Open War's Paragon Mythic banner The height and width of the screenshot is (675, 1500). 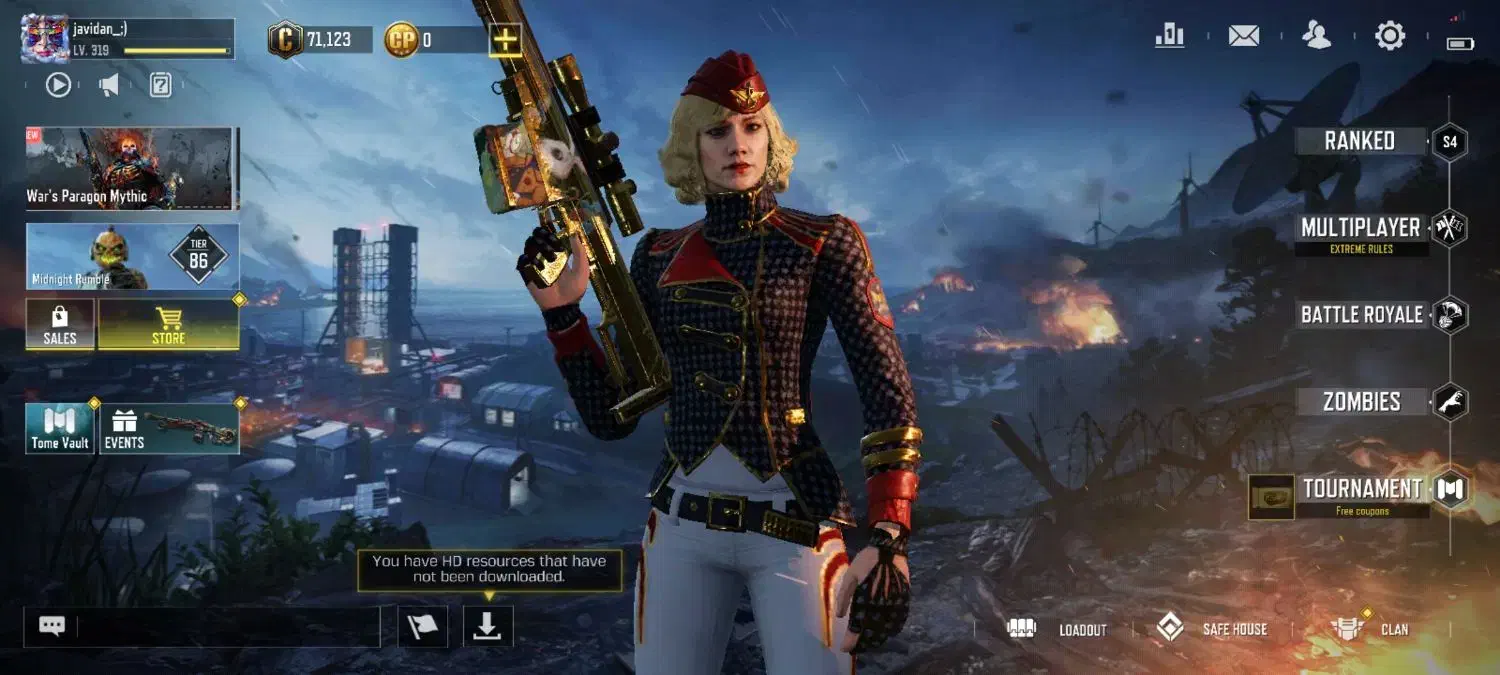(132, 168)
